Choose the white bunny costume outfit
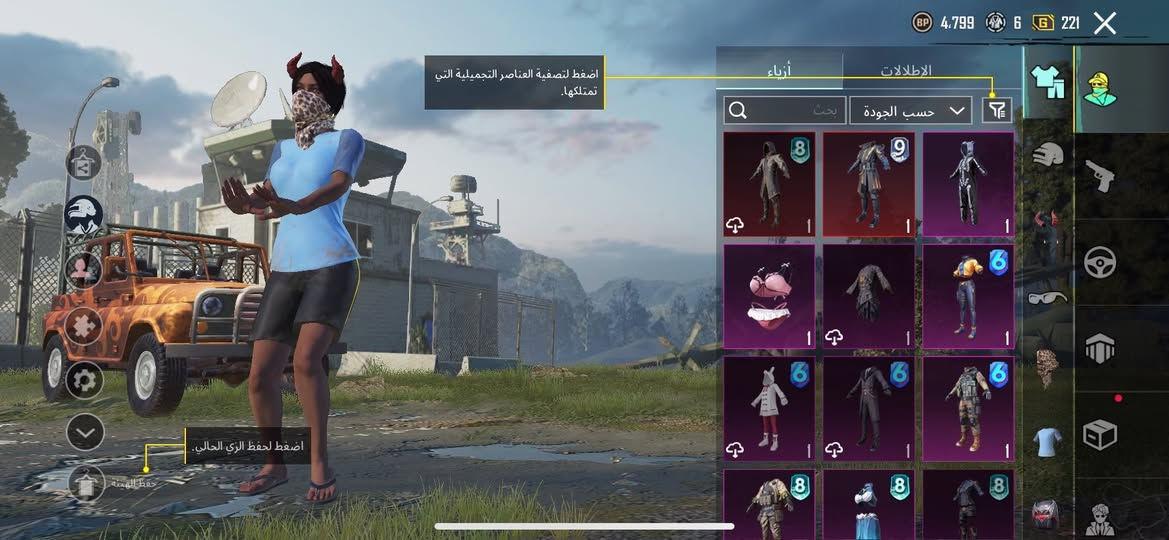1169x540 pixels. tap(769, 408)
